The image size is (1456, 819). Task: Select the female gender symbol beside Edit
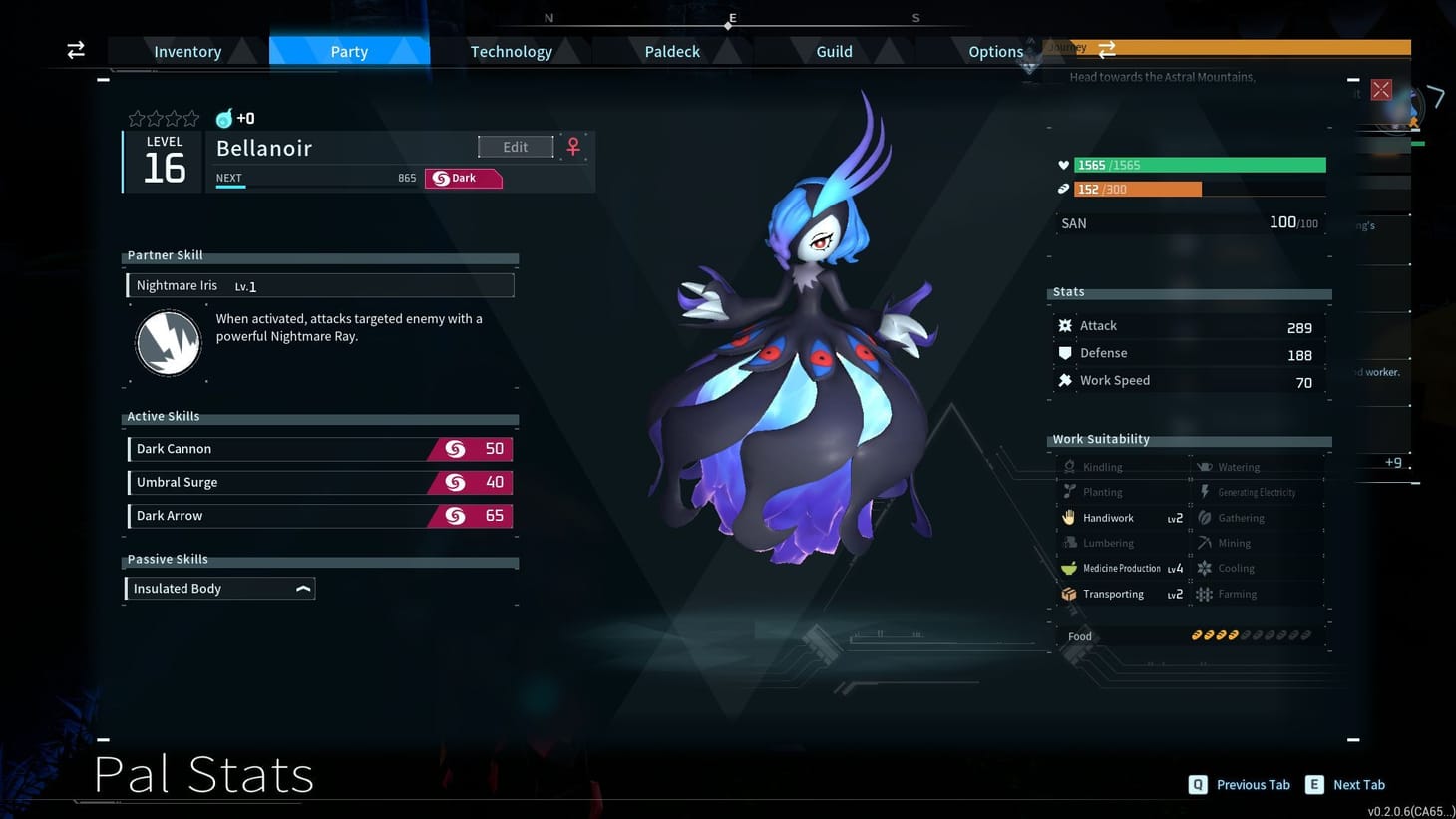573,146
